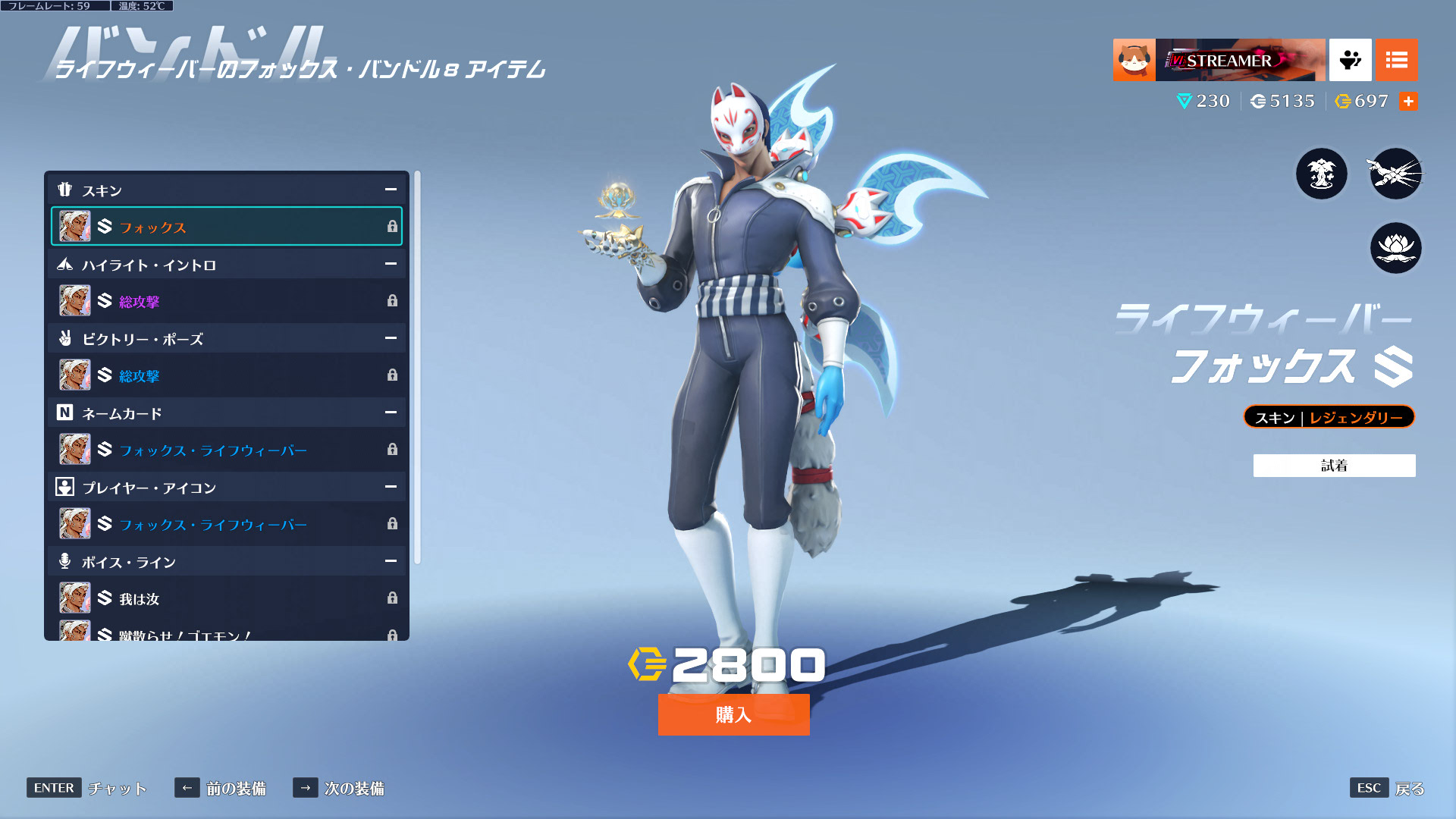Collapse the ネームカード section

pyautogui.click(x=391, y=413)
